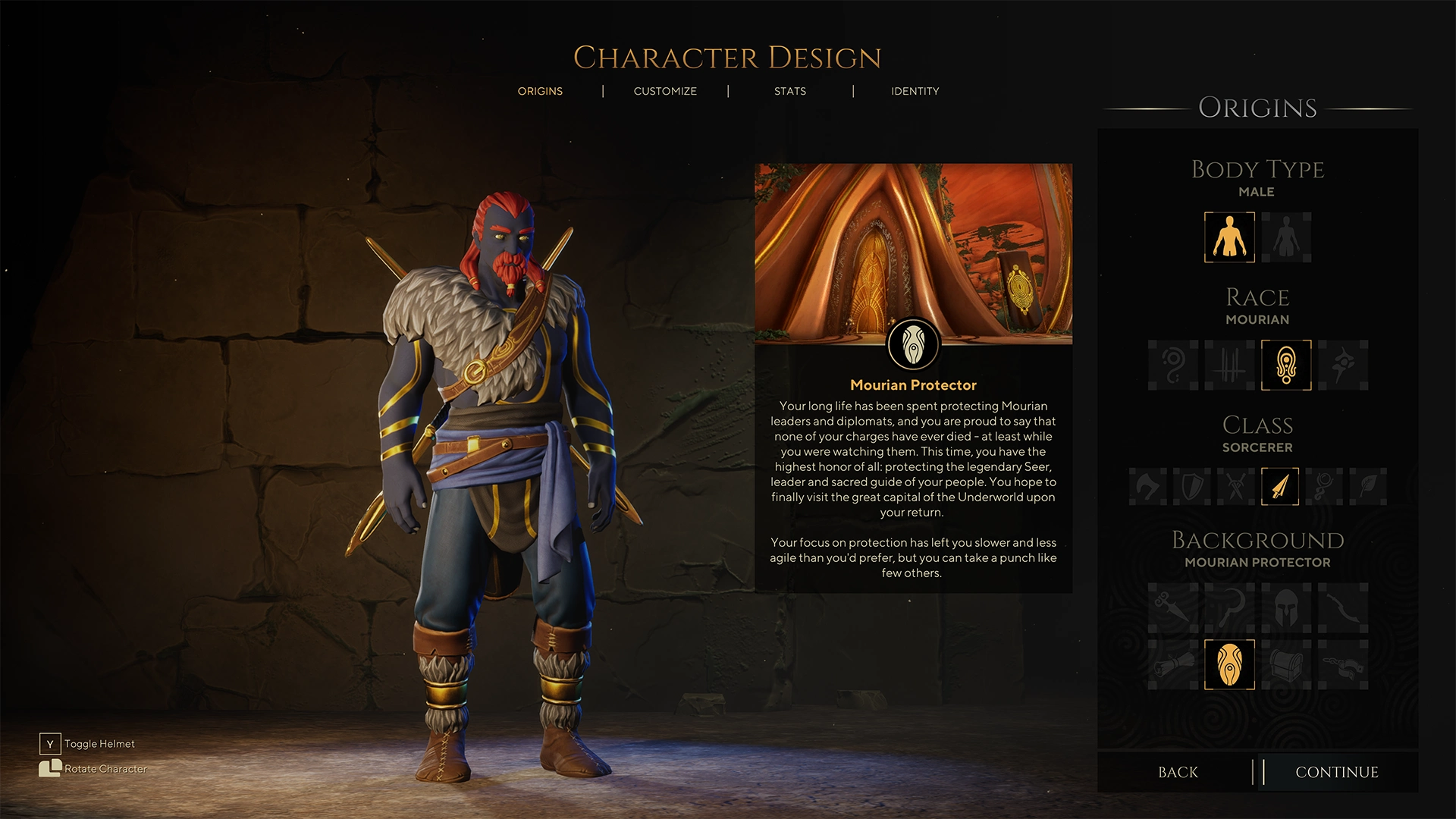Viewport: 1456px width, 819px height.
Task: Select the broken shackles background icon
Action: click(1342, 666)
